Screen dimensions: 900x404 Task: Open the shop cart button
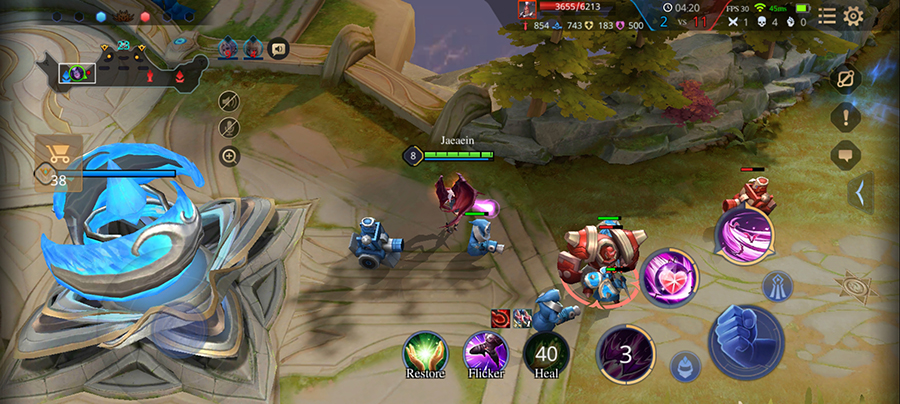click(x=58, y=155)
